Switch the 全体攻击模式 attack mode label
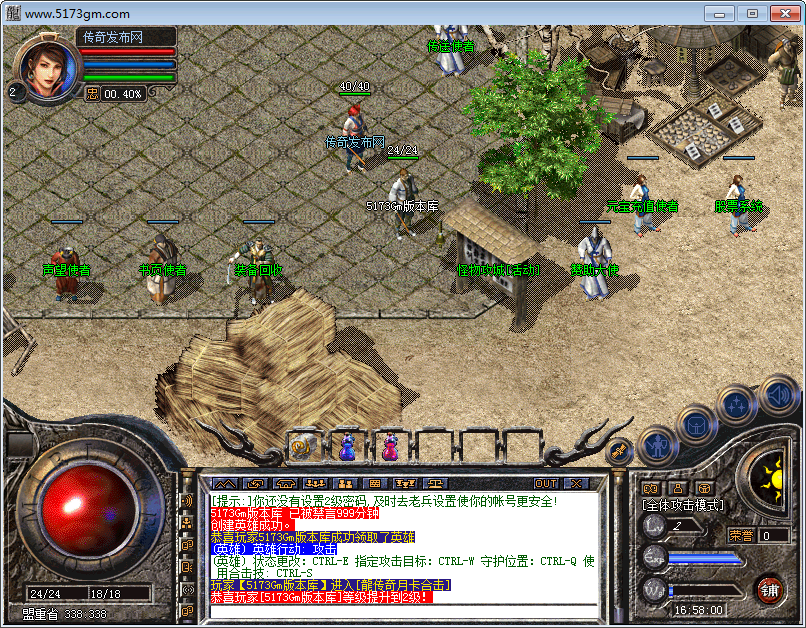Viewport: 806px width, 628px height. (683, 506)
